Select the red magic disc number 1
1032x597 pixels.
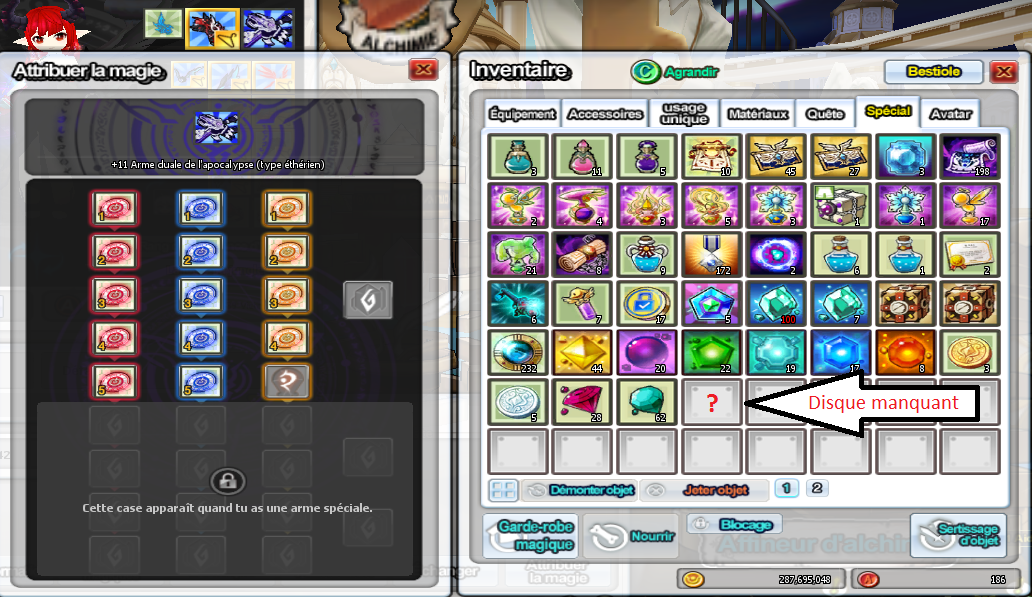(115, 209)
